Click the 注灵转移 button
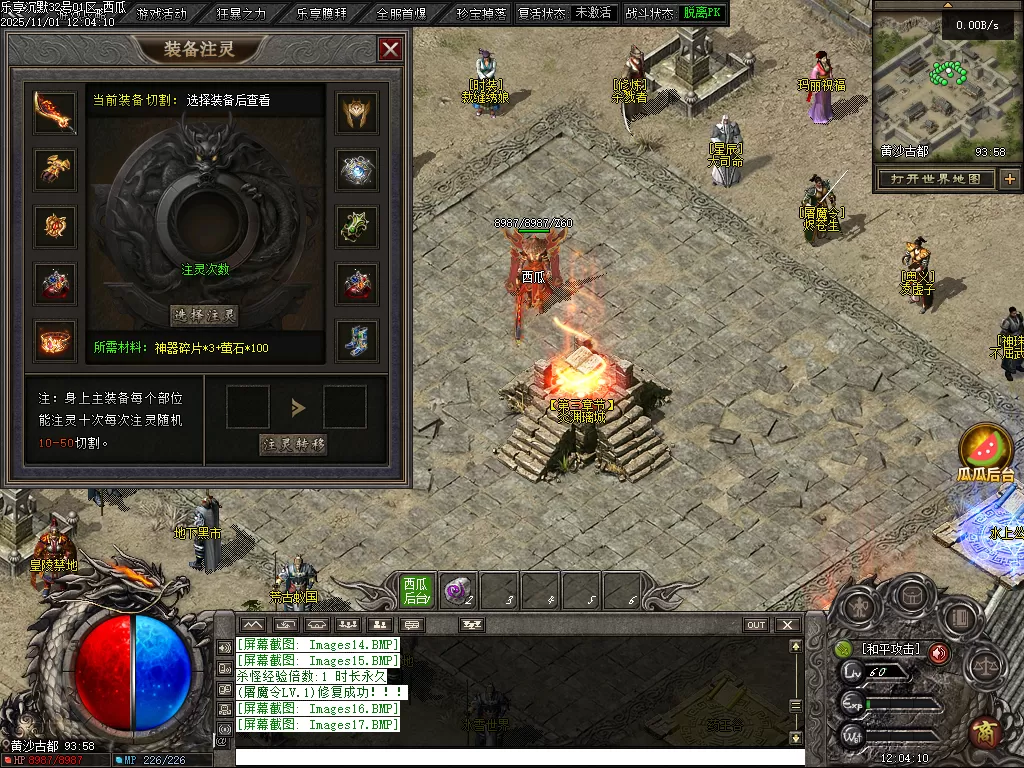Image resolution: width=1024 pixels, height=768 pixels. pyautogui.click(x=294, y=443)
